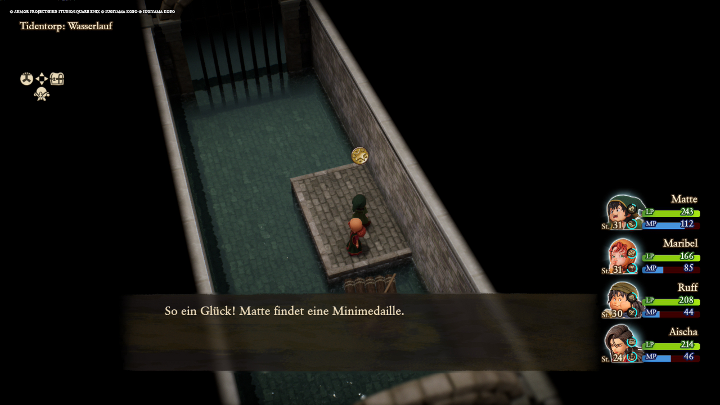This screenshot has height=405, width=720.
Task: Activate the round emblem shortcut icon
Action: [x=26, y=79]
